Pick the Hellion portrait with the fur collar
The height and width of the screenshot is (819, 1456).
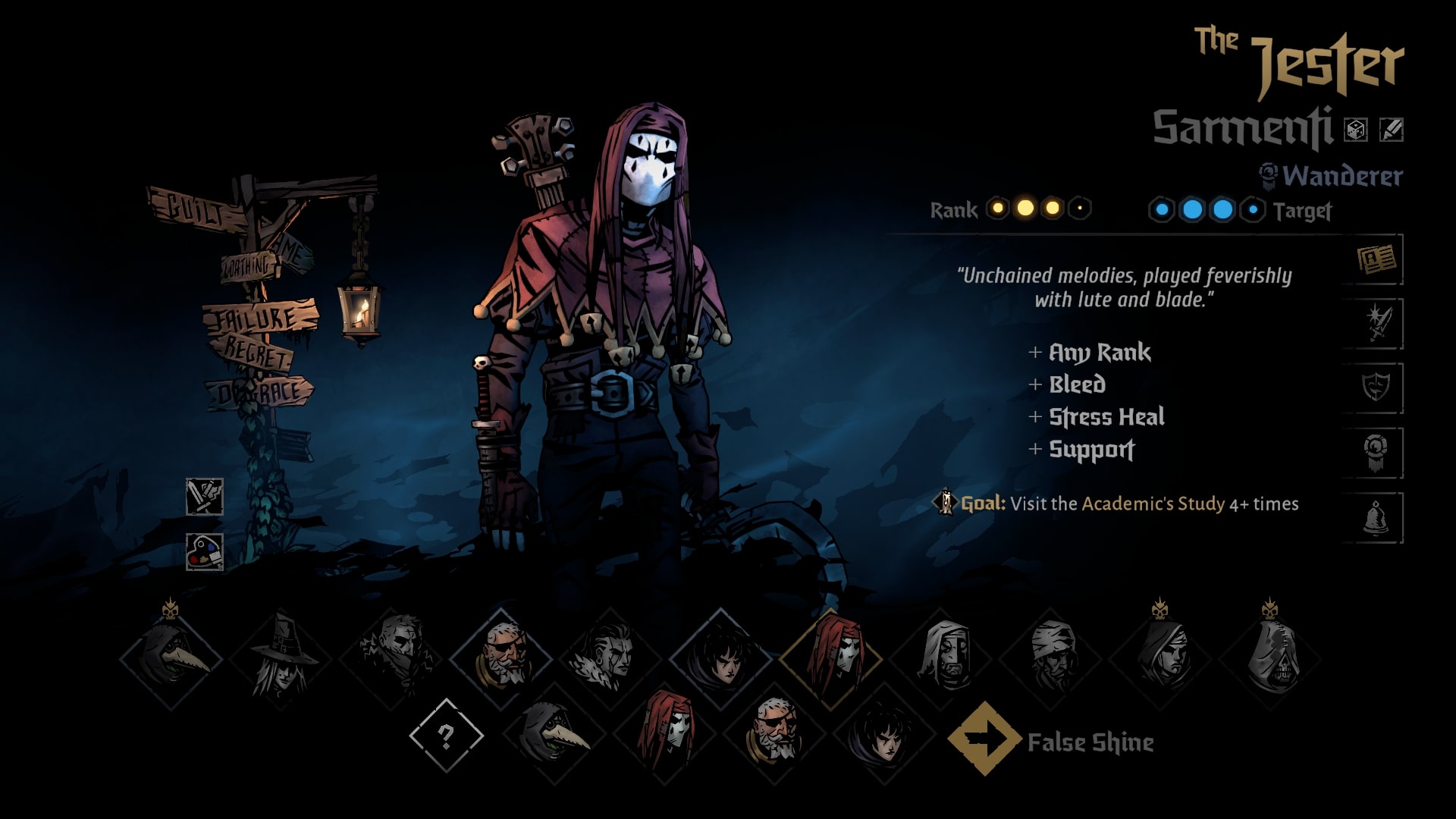pos(610,658)
